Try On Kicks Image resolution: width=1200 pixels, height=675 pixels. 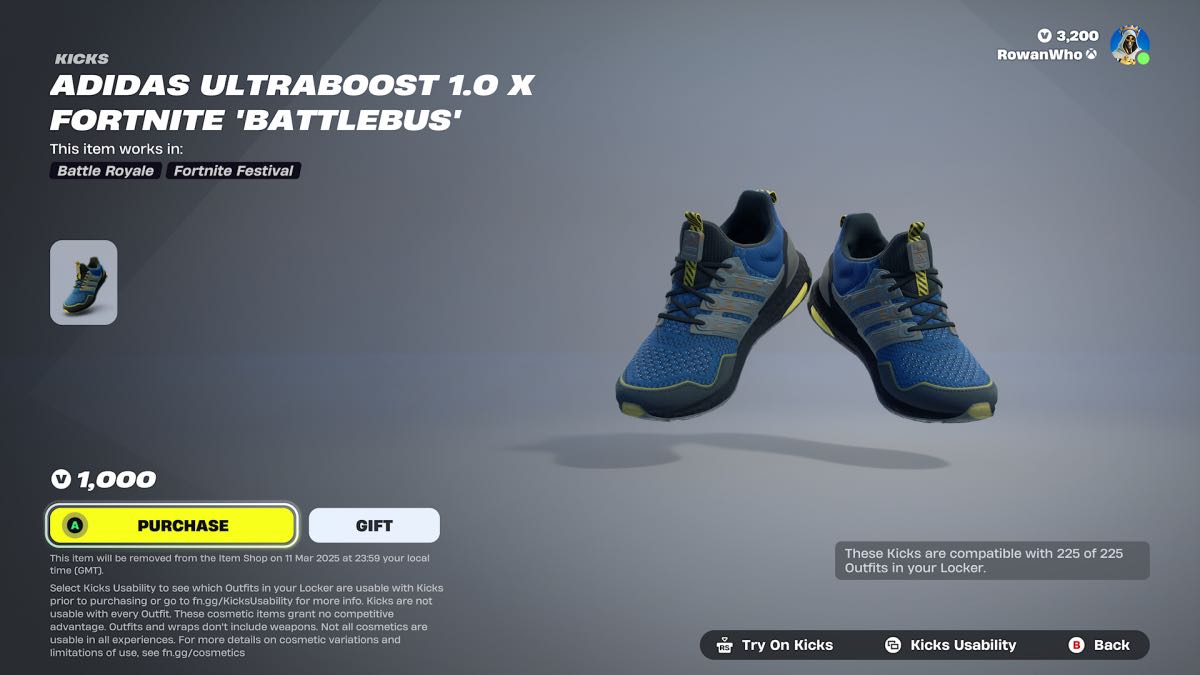tap(775, 645)
